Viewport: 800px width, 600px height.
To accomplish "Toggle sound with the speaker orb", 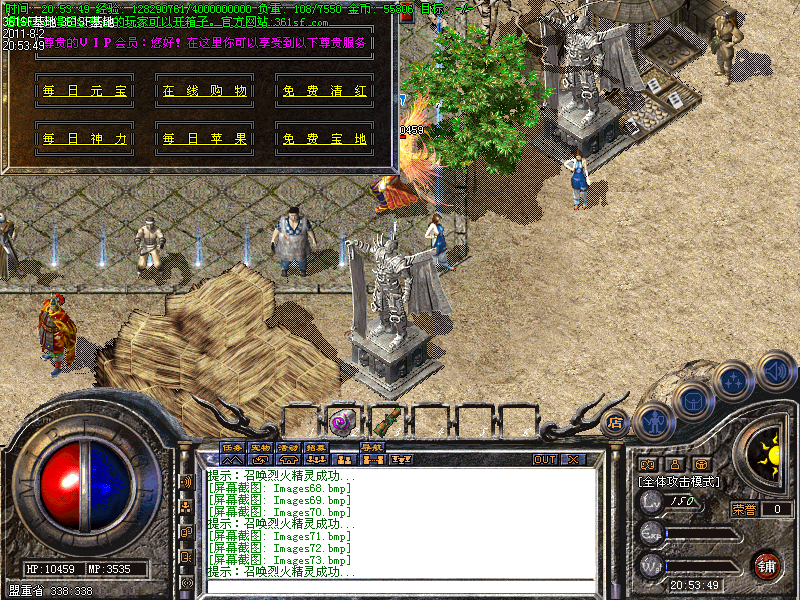I will click(x=775, y=370).
